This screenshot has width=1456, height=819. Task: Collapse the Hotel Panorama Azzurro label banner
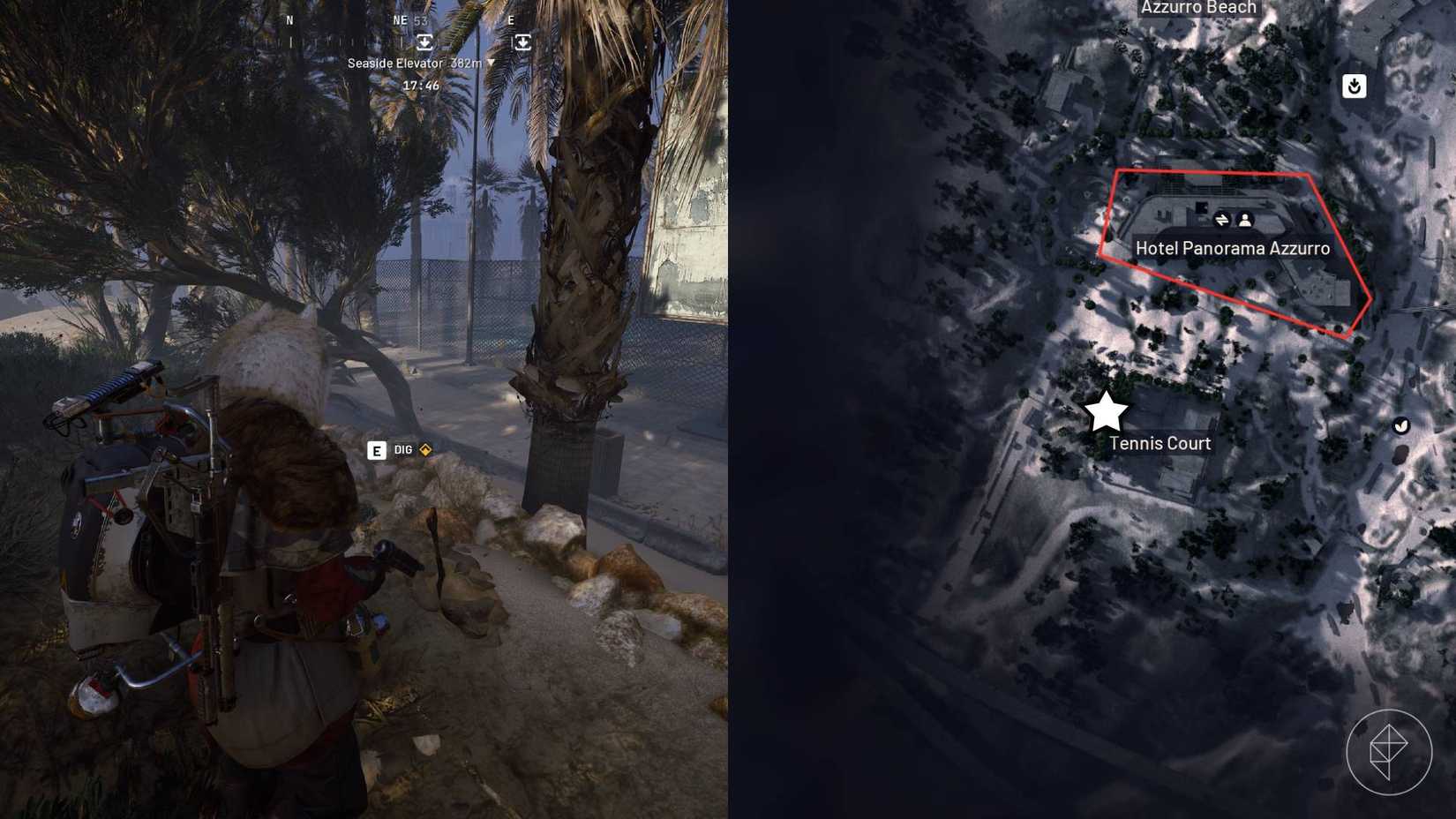[1233, 248]
